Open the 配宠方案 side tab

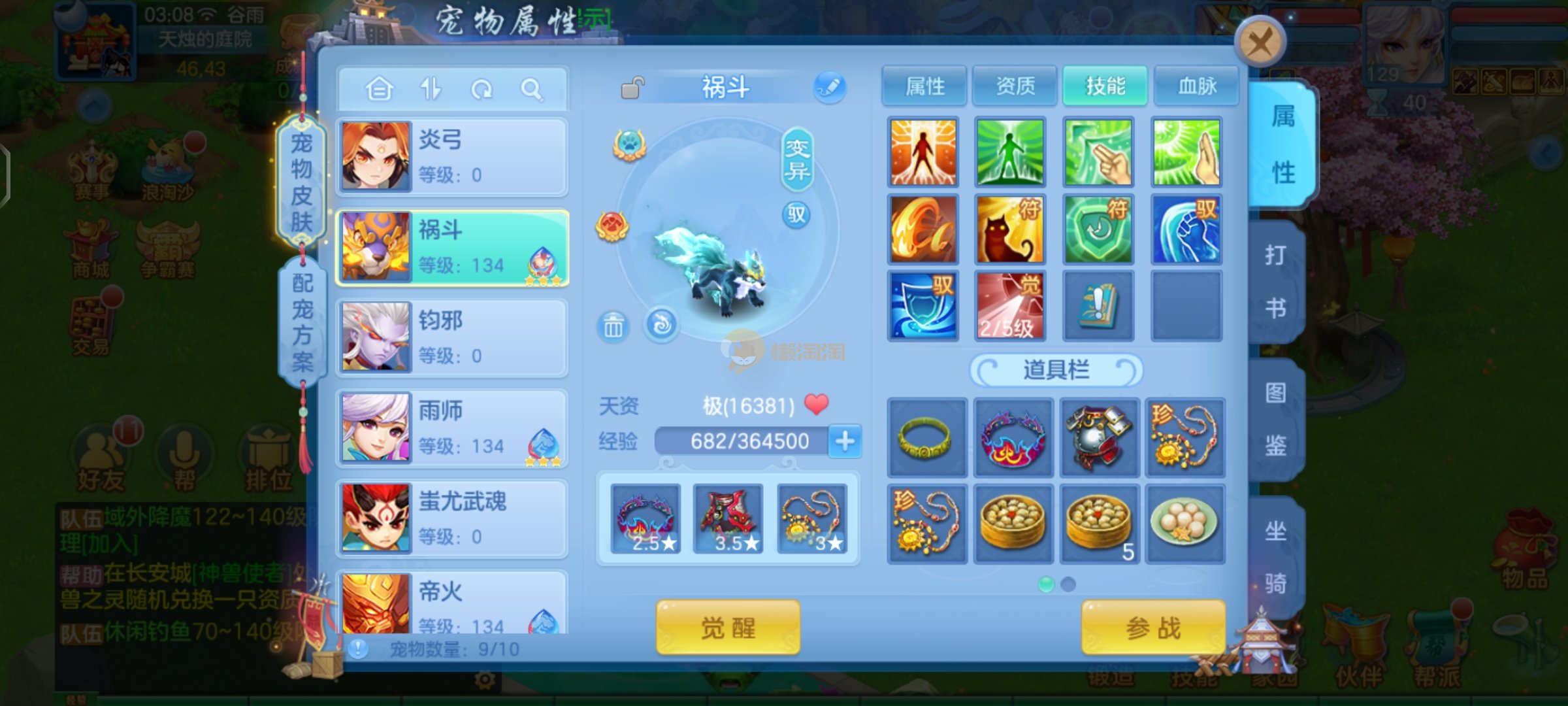pos(302,322)
